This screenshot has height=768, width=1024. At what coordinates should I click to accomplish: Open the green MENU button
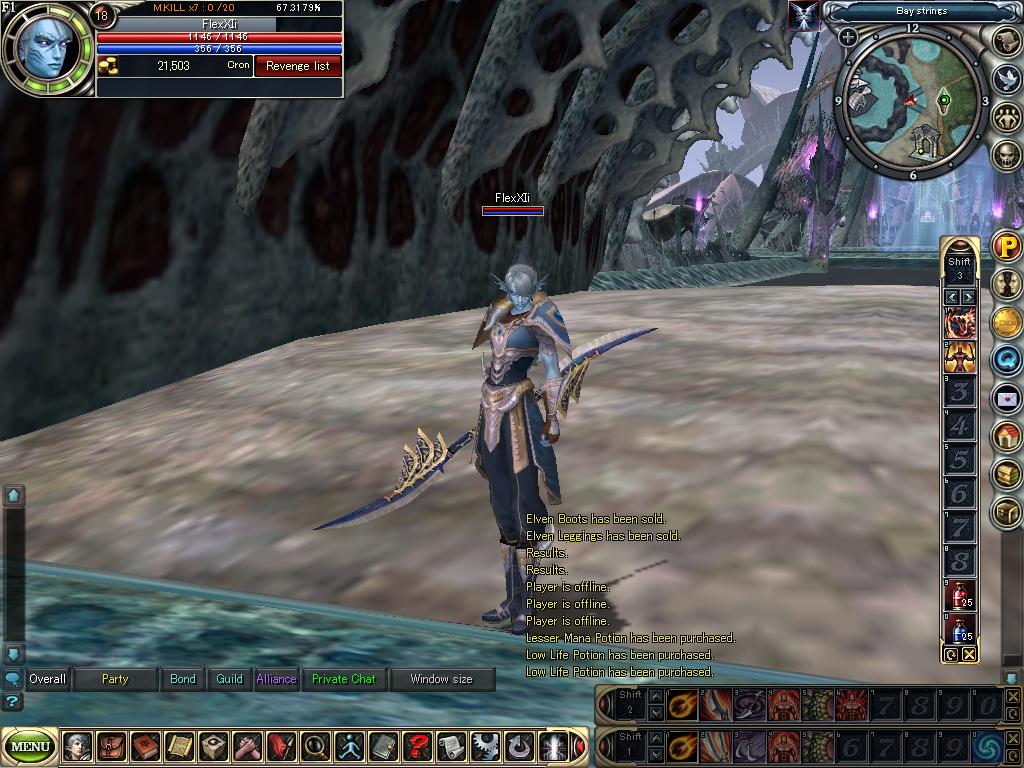(30, 746)
